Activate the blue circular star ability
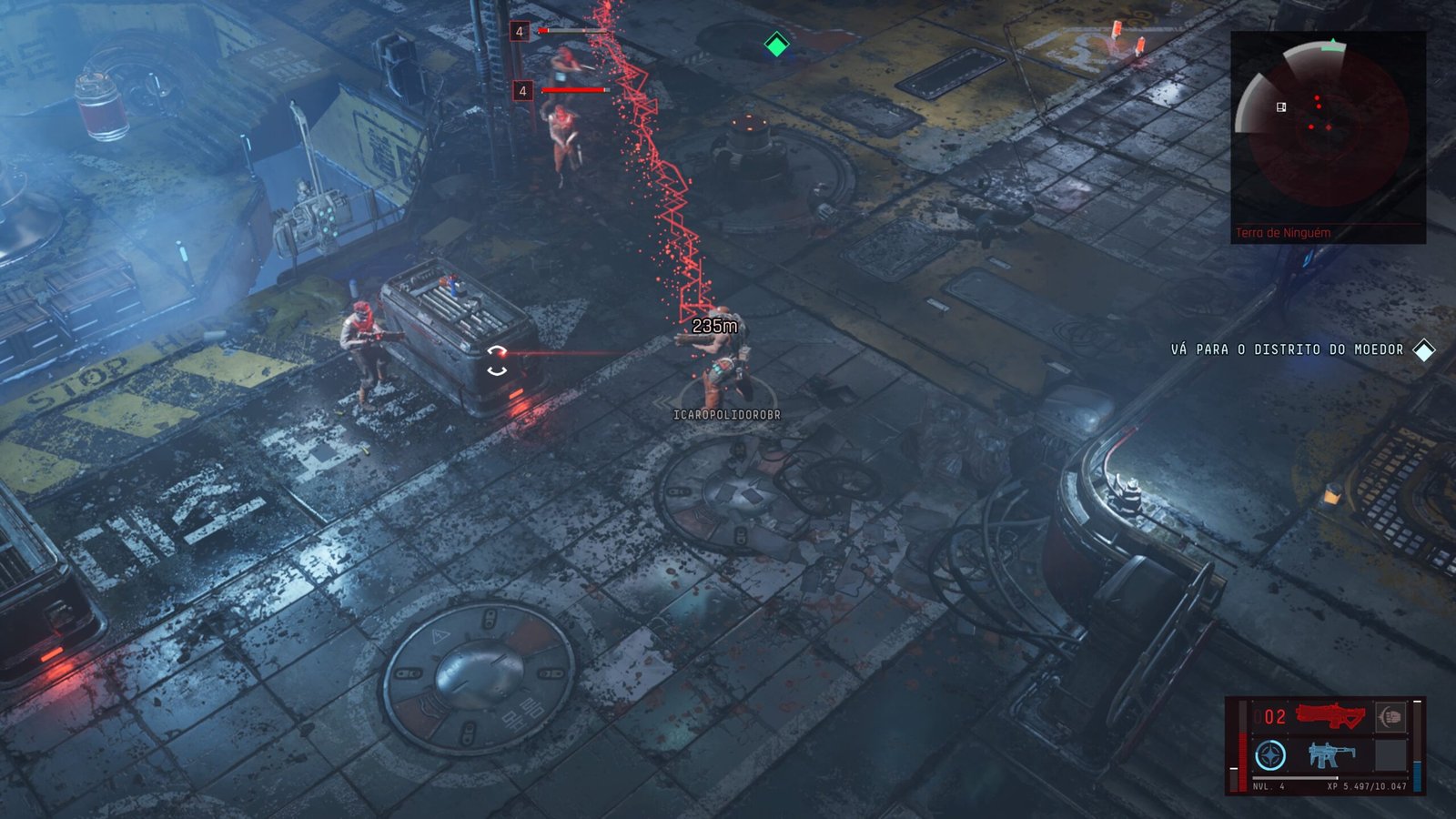This screenshot has width=1456, height=819. 1270,755
